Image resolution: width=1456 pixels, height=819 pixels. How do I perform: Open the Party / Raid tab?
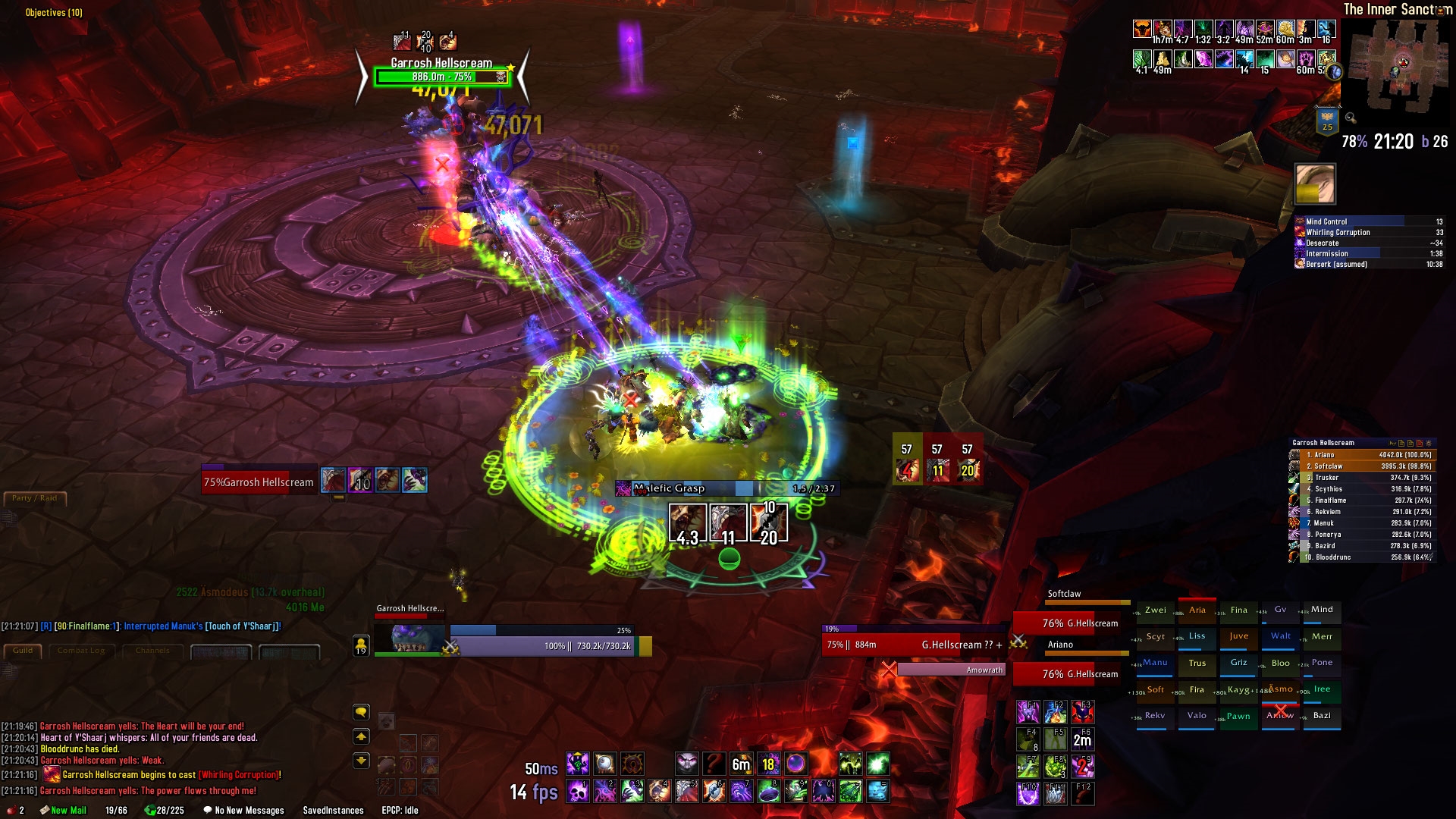tap(34, 498)
